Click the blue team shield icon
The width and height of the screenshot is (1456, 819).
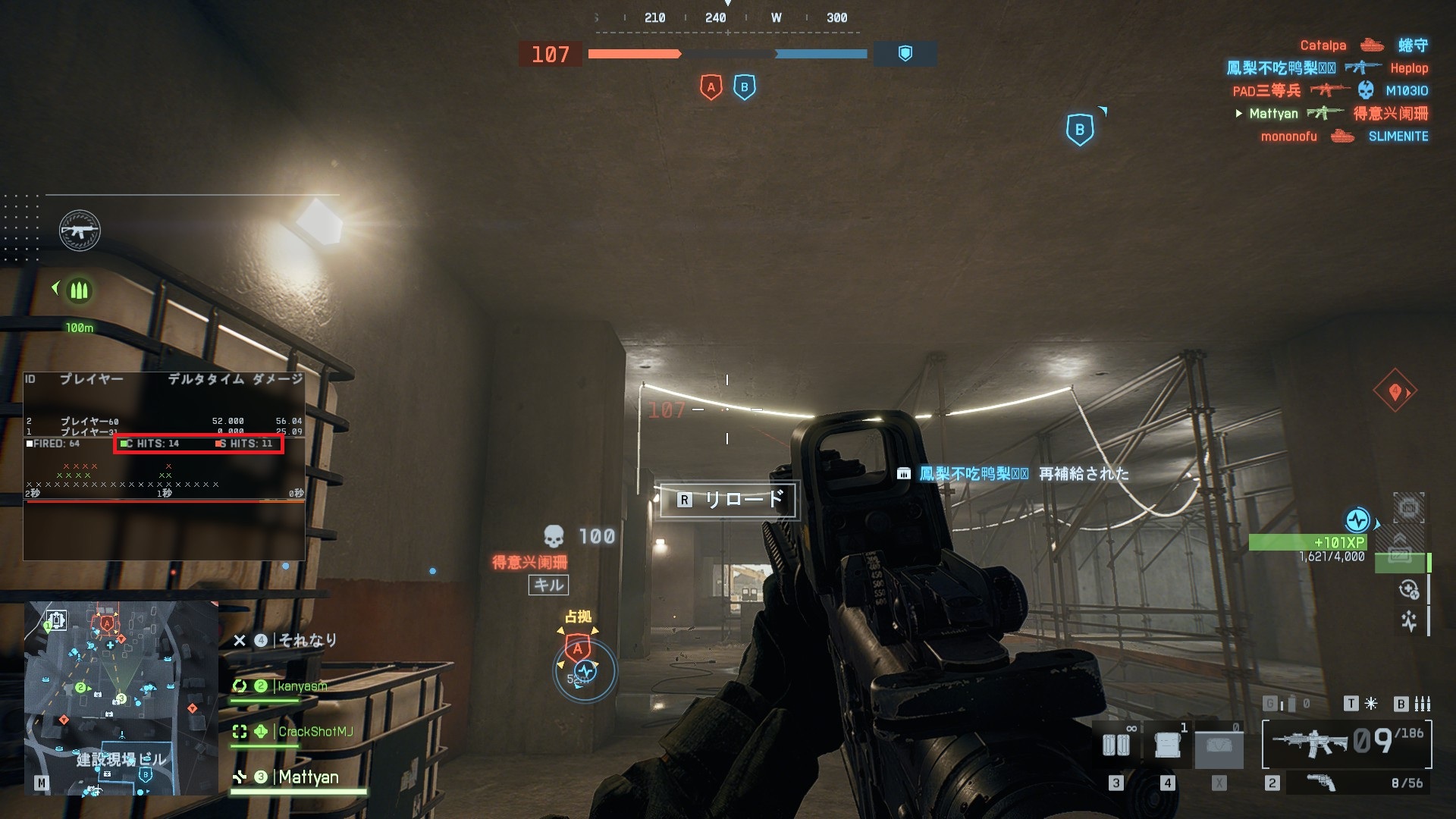(905, 54)
